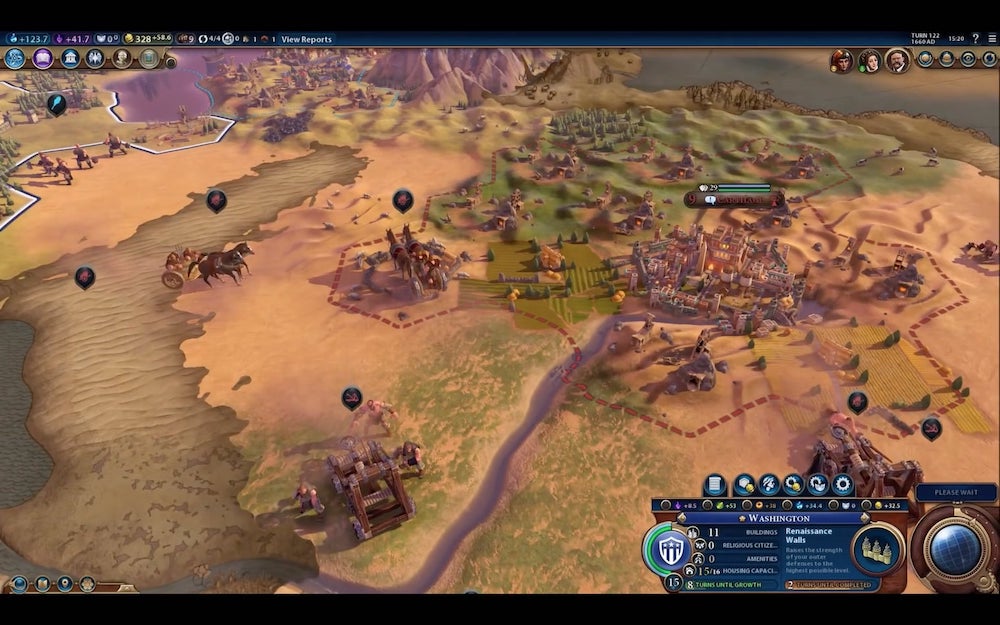Select the female leader portrait in the diplomacy ribbon

pyautogui.click(x=869, y=60)
